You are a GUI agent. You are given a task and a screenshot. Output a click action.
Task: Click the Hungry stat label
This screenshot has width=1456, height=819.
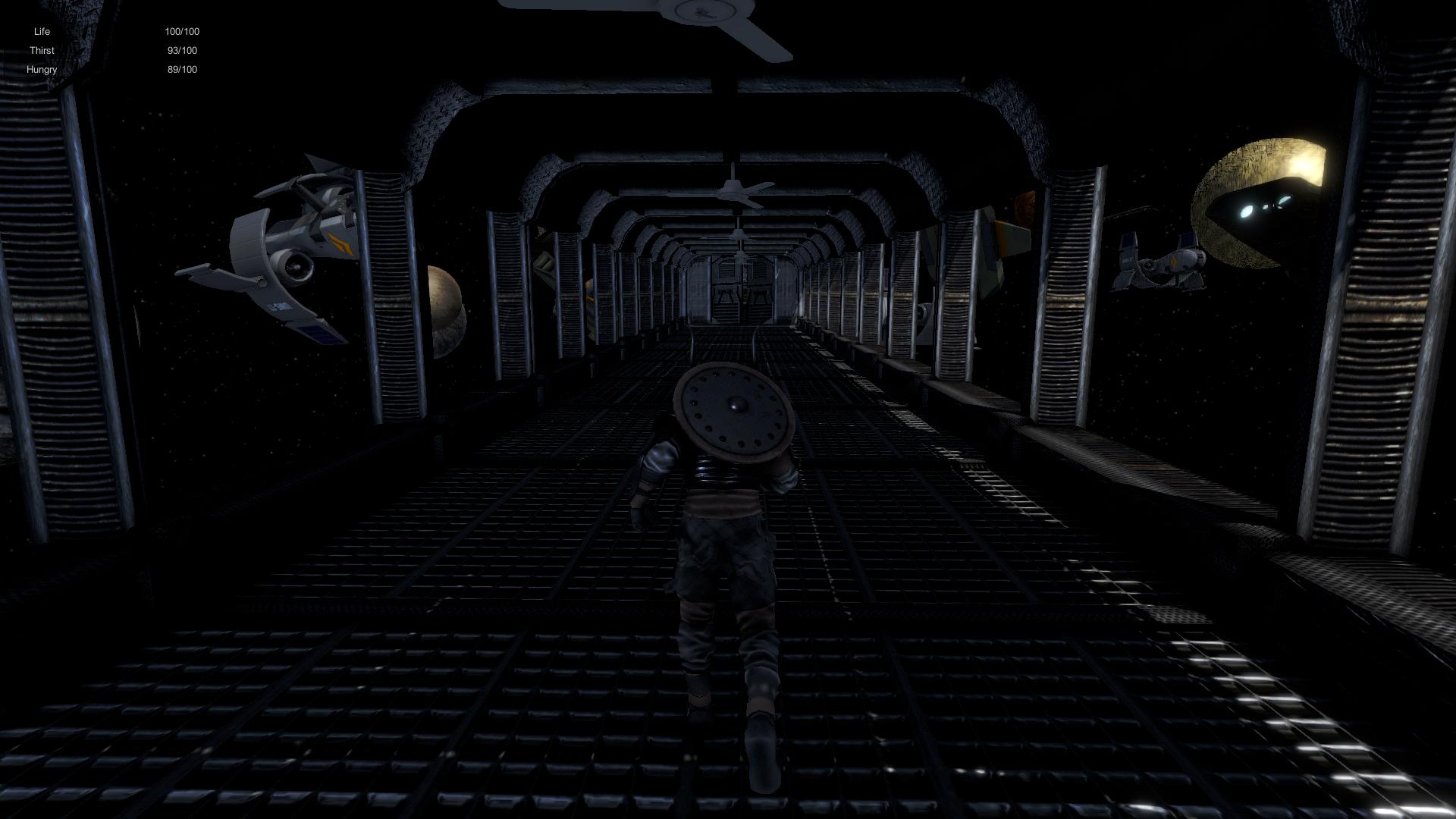(42, 69)
